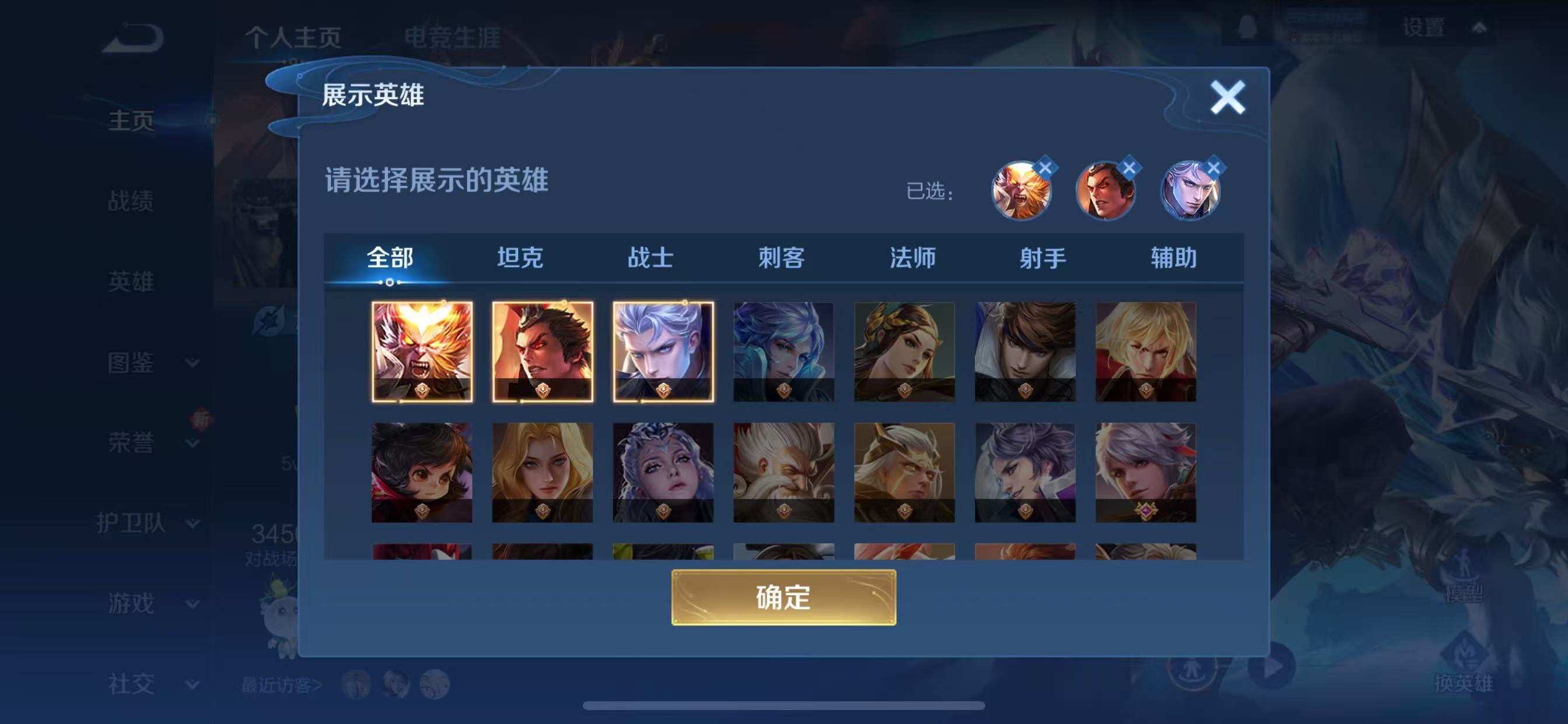Remove the middle selected hero via its X badge

[1131, 166]
